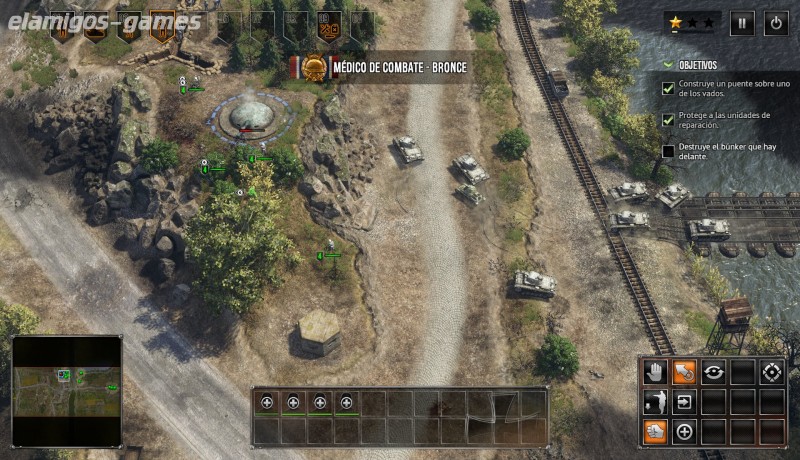Viewport: 800px width, 460px height.
Task: Activate the open hand stop command
Action: point(656,373)
